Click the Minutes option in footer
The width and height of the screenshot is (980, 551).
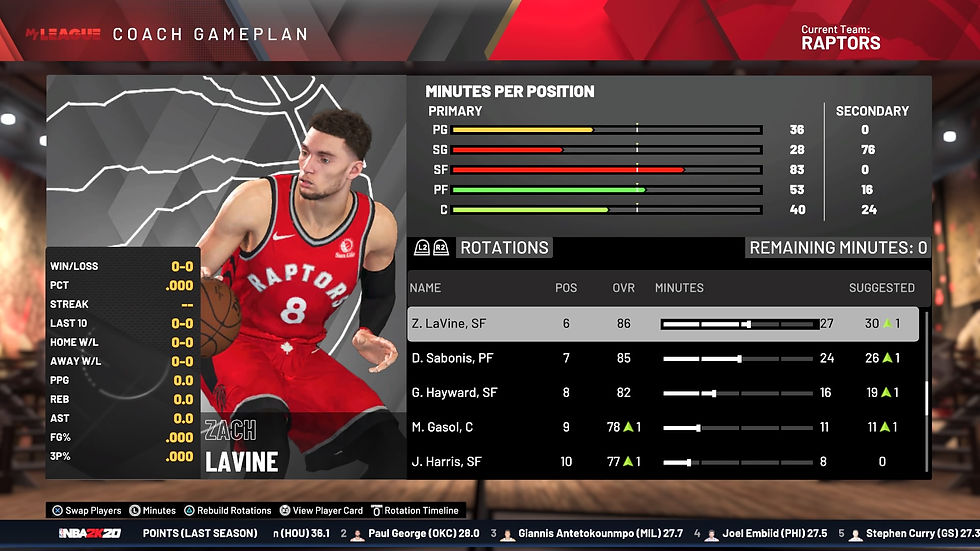(152, 510)
